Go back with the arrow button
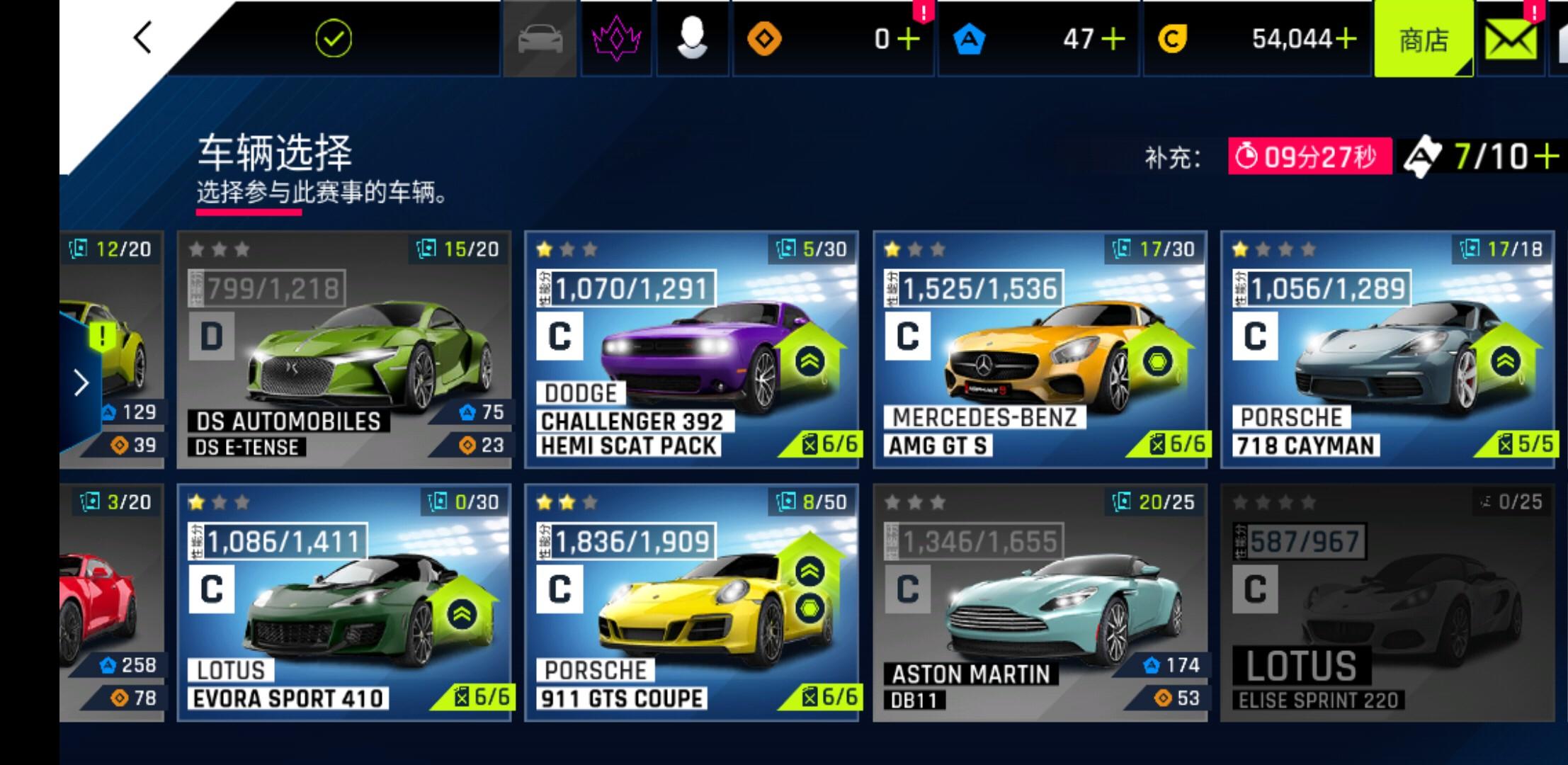1568x765 pixels. (143, 38)
